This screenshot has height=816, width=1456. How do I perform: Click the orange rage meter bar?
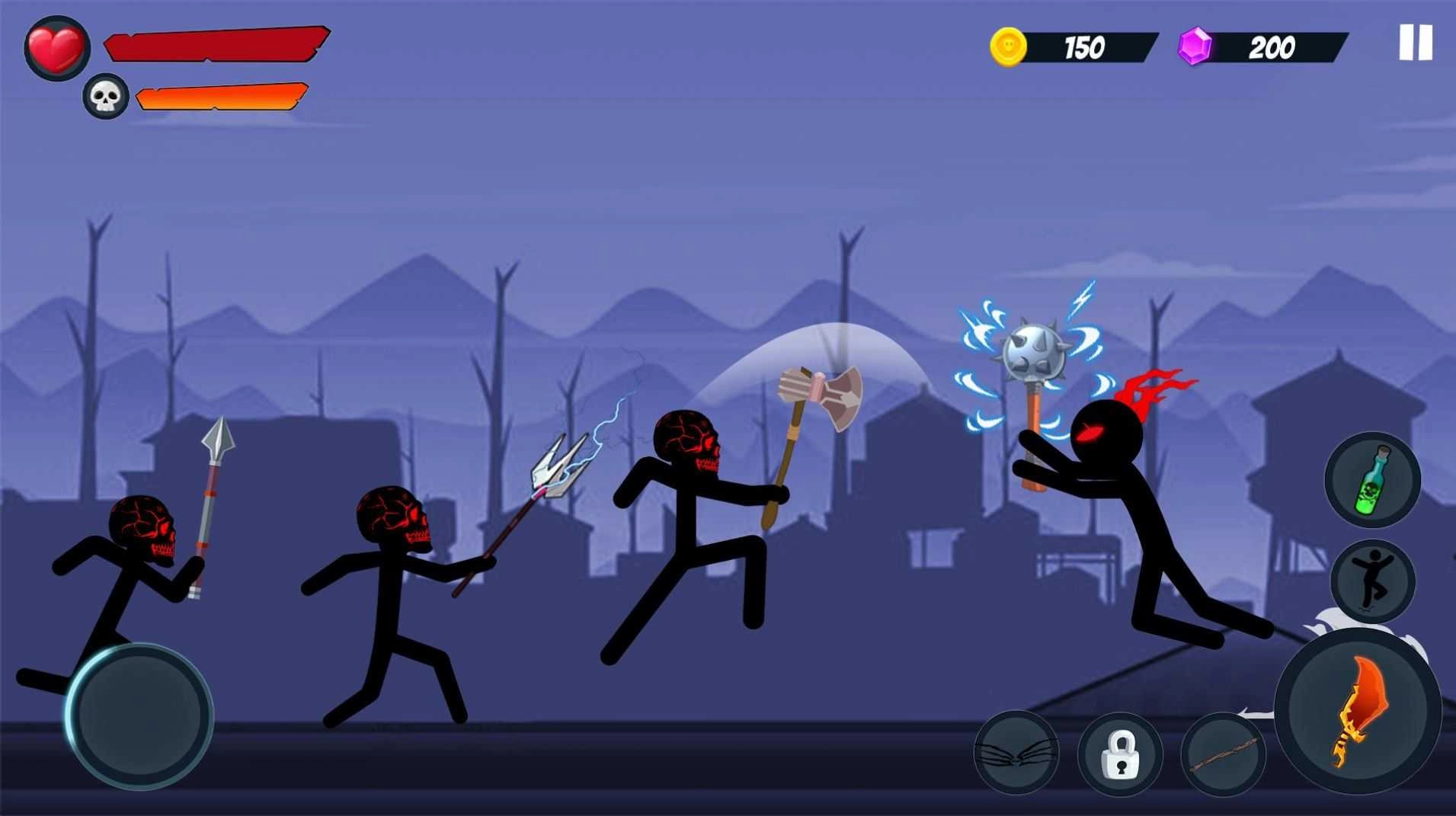point(221,97)
